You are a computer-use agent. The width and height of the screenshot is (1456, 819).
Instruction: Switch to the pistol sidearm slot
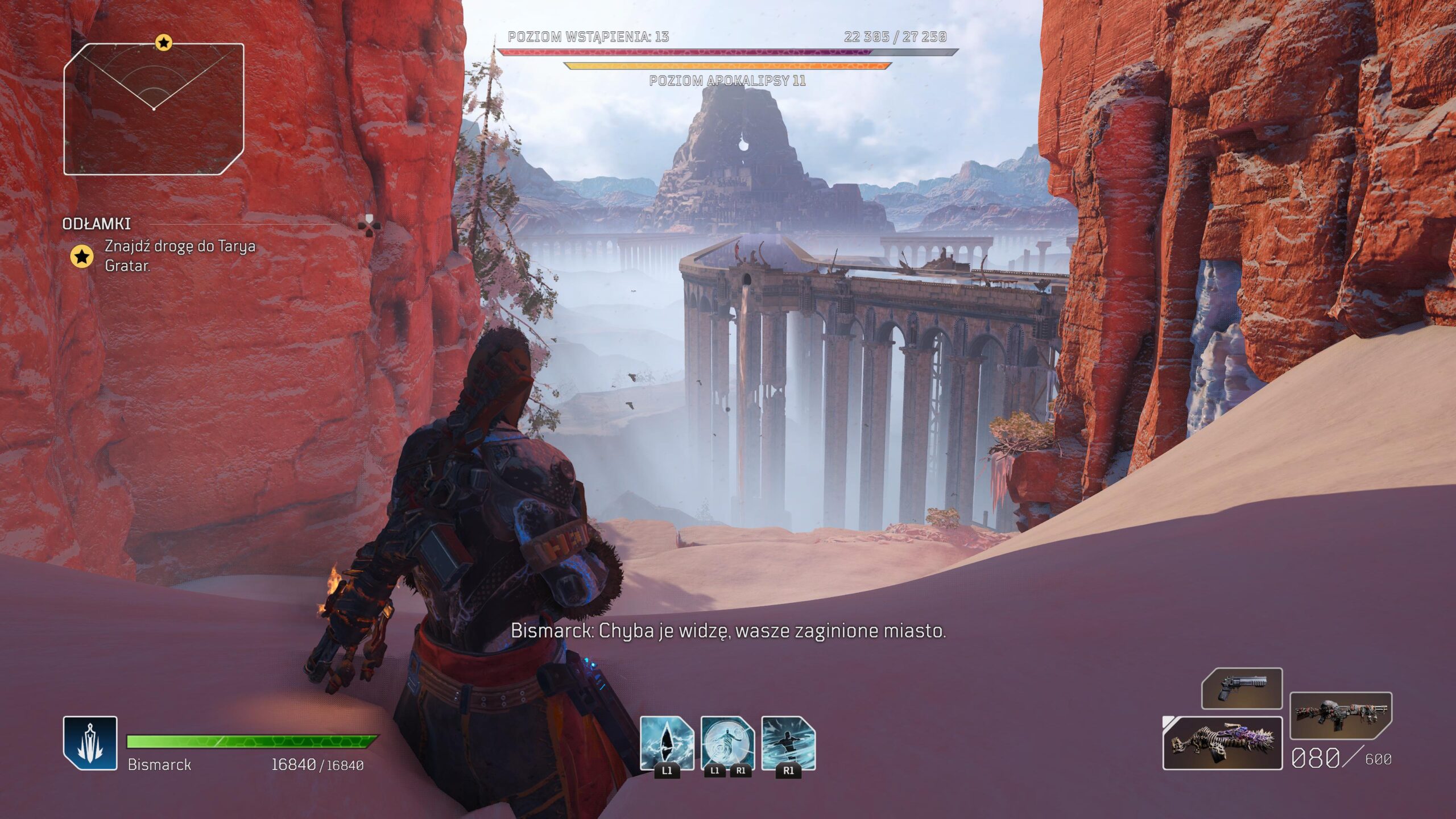1242,689
